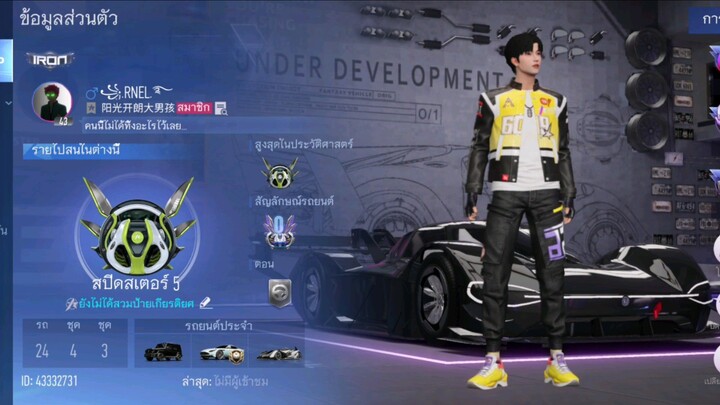
Task: Open the steering wheel chapter badge
Action: pos(280,291)
